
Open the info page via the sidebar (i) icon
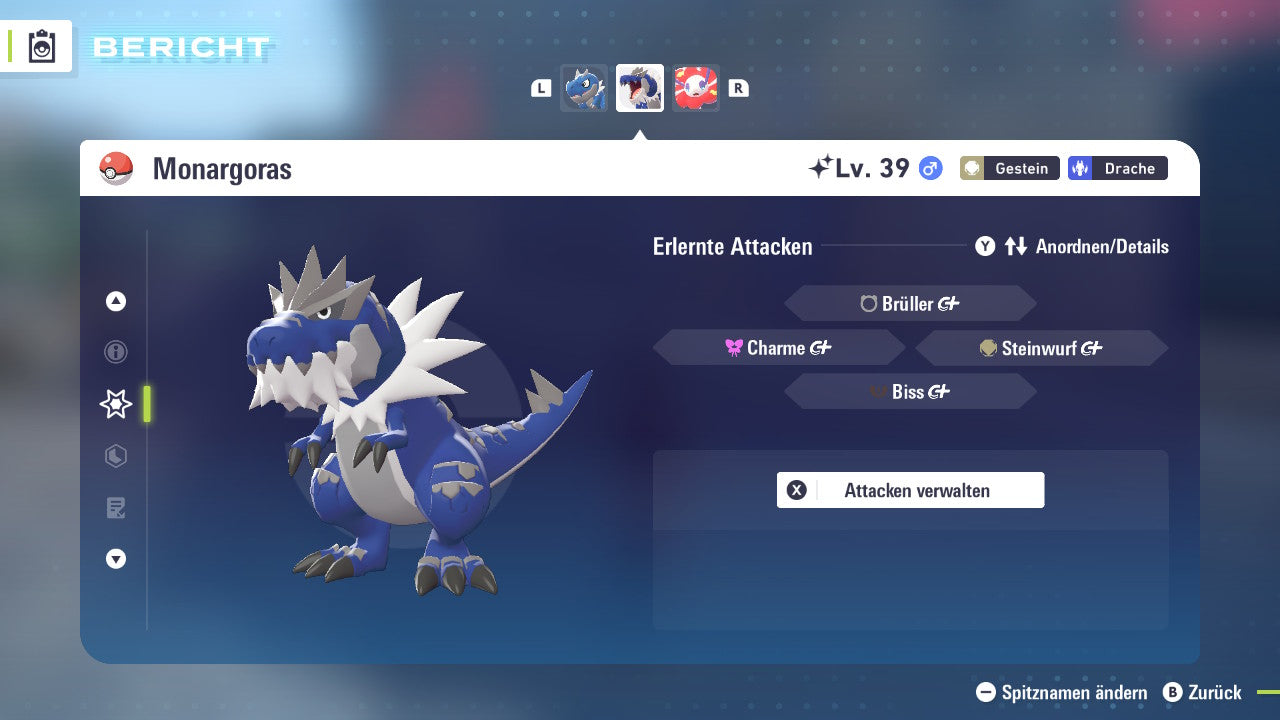(x=115, y=352)
